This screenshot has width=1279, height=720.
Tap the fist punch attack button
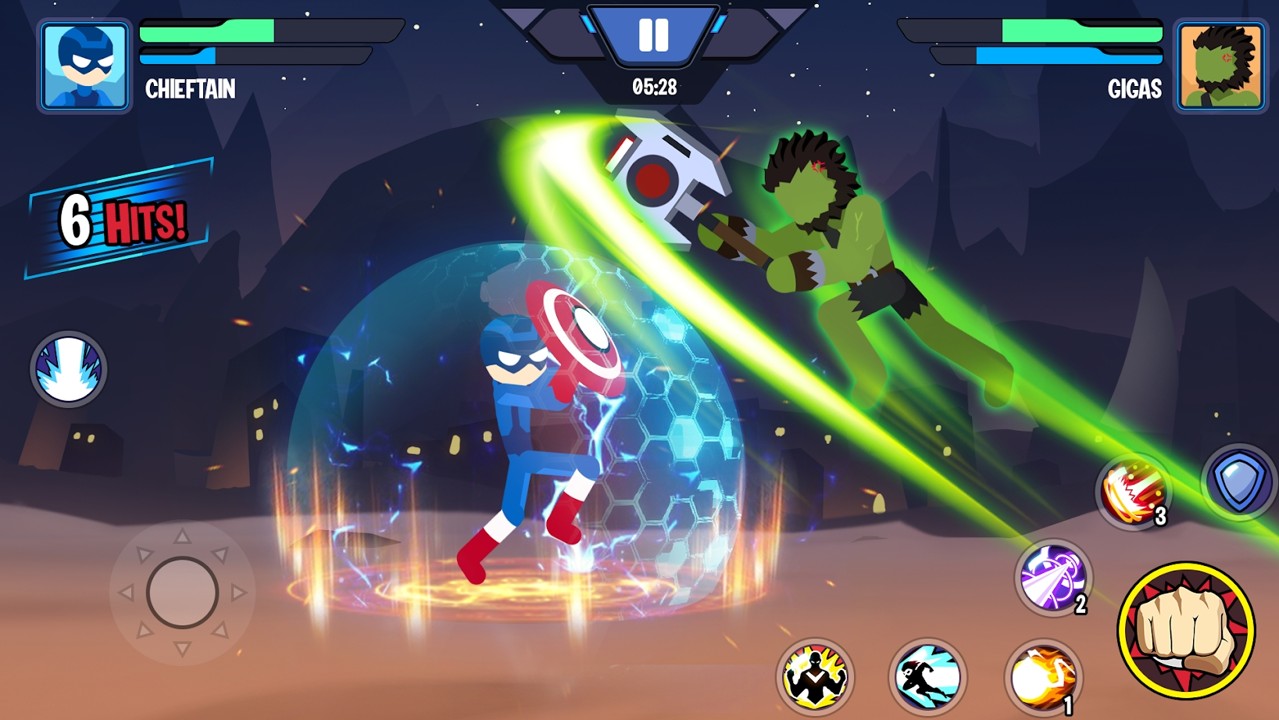[x=1186, y=630]
